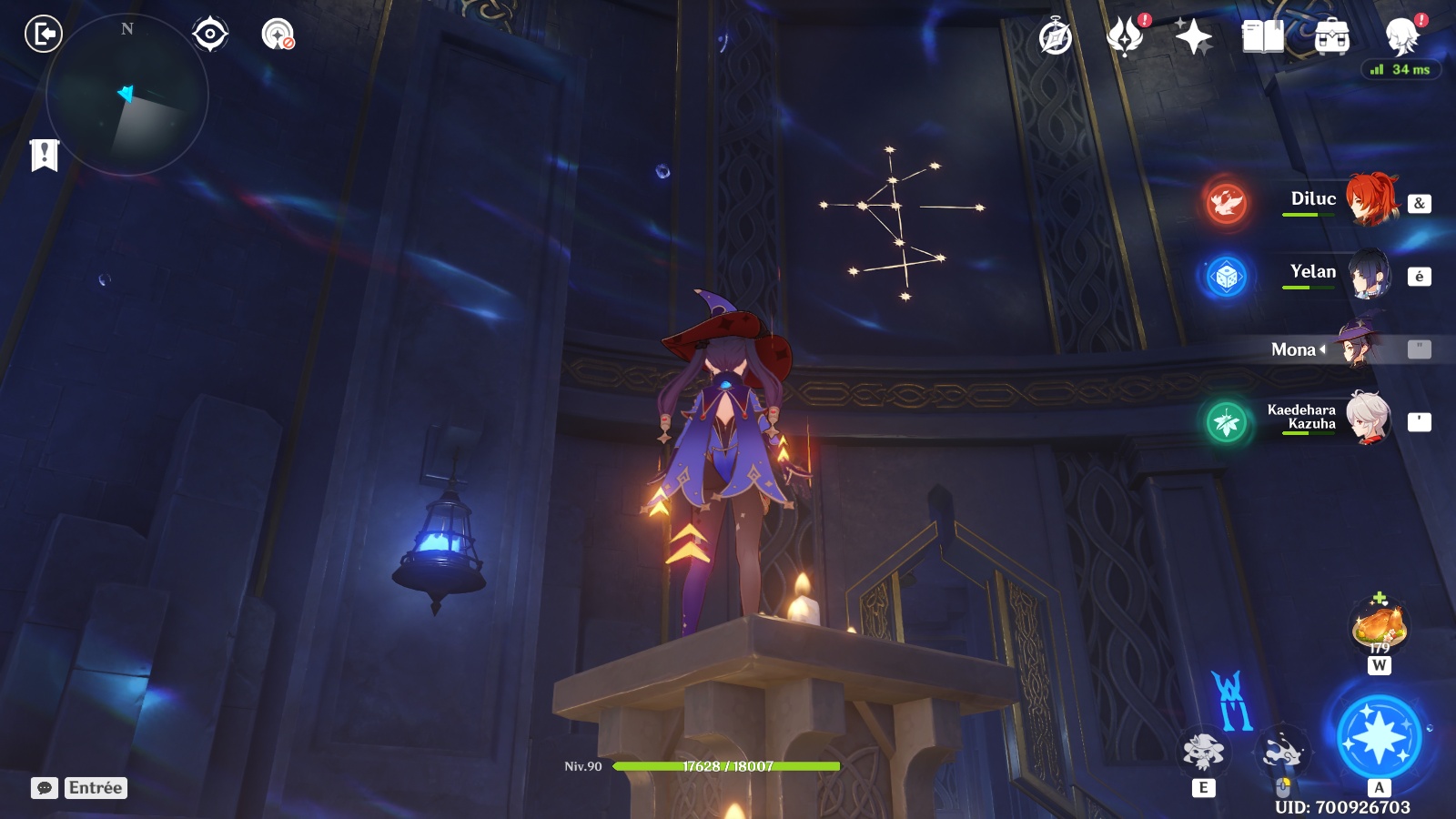Open the Battle Pass icon
Screen dimensions: 1456x819
click(1125, 37)
